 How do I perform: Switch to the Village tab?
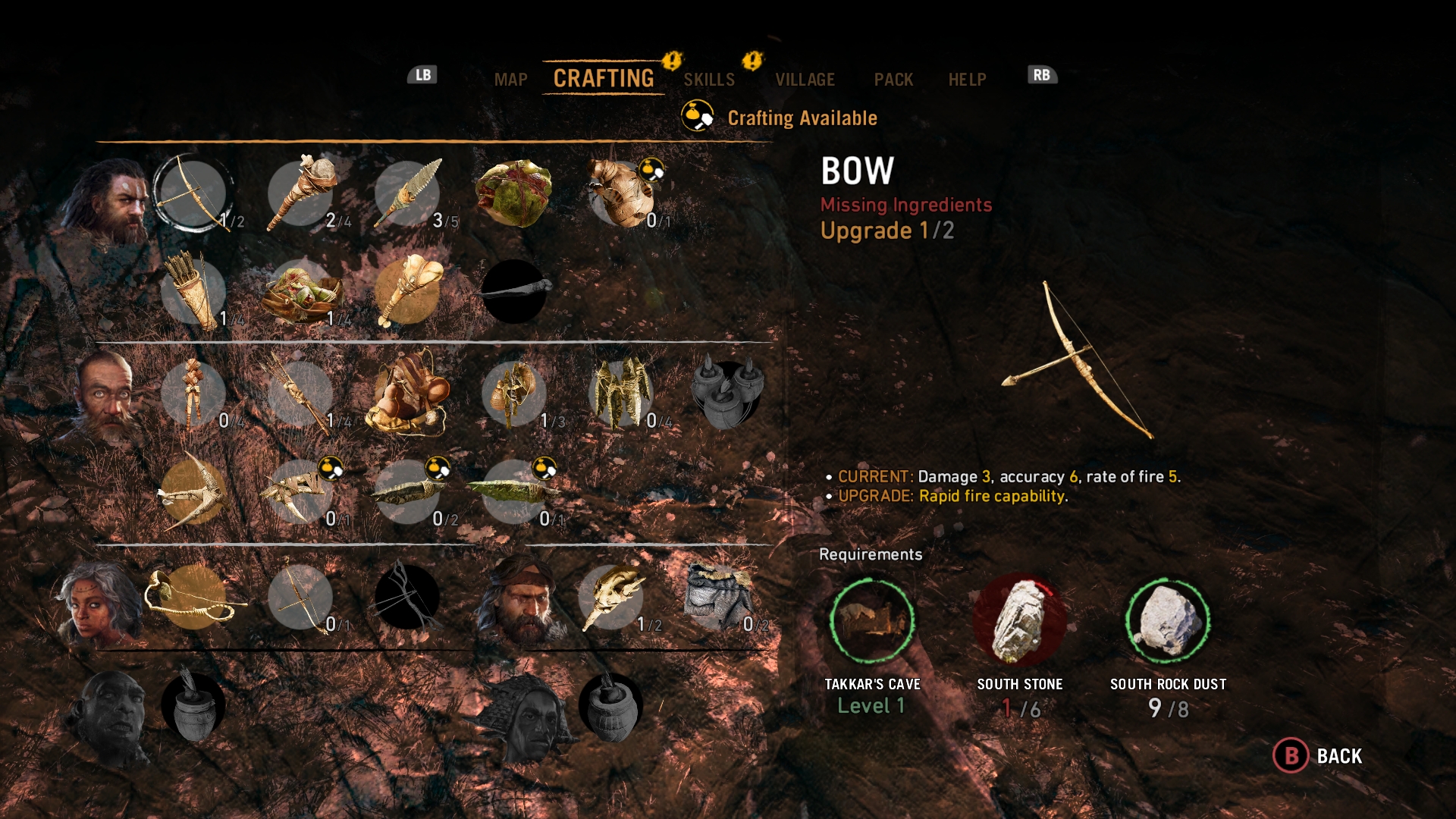tap(805, 80)
